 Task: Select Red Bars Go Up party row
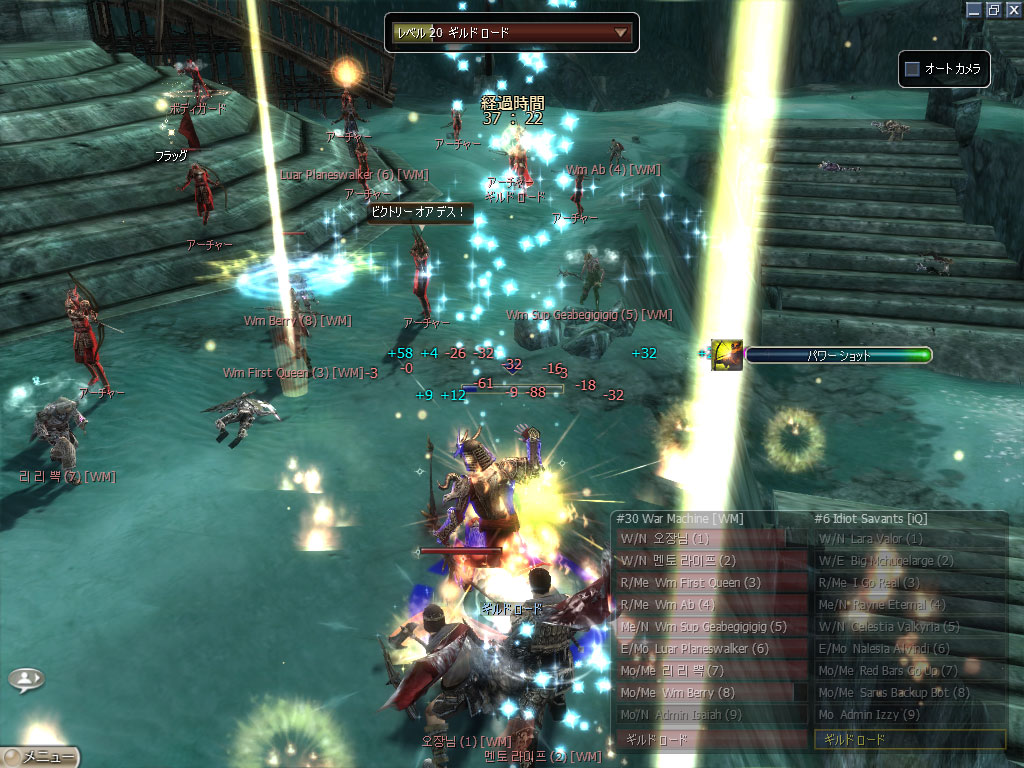point(909,671)
